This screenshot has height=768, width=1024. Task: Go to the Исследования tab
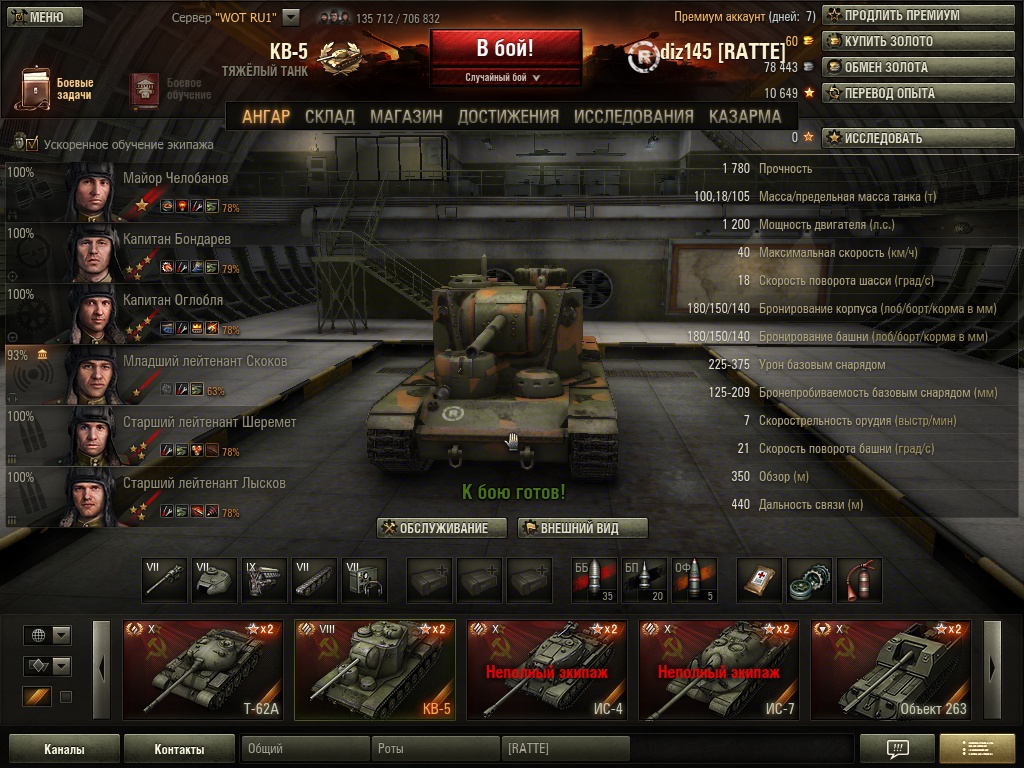coord(634,116)
